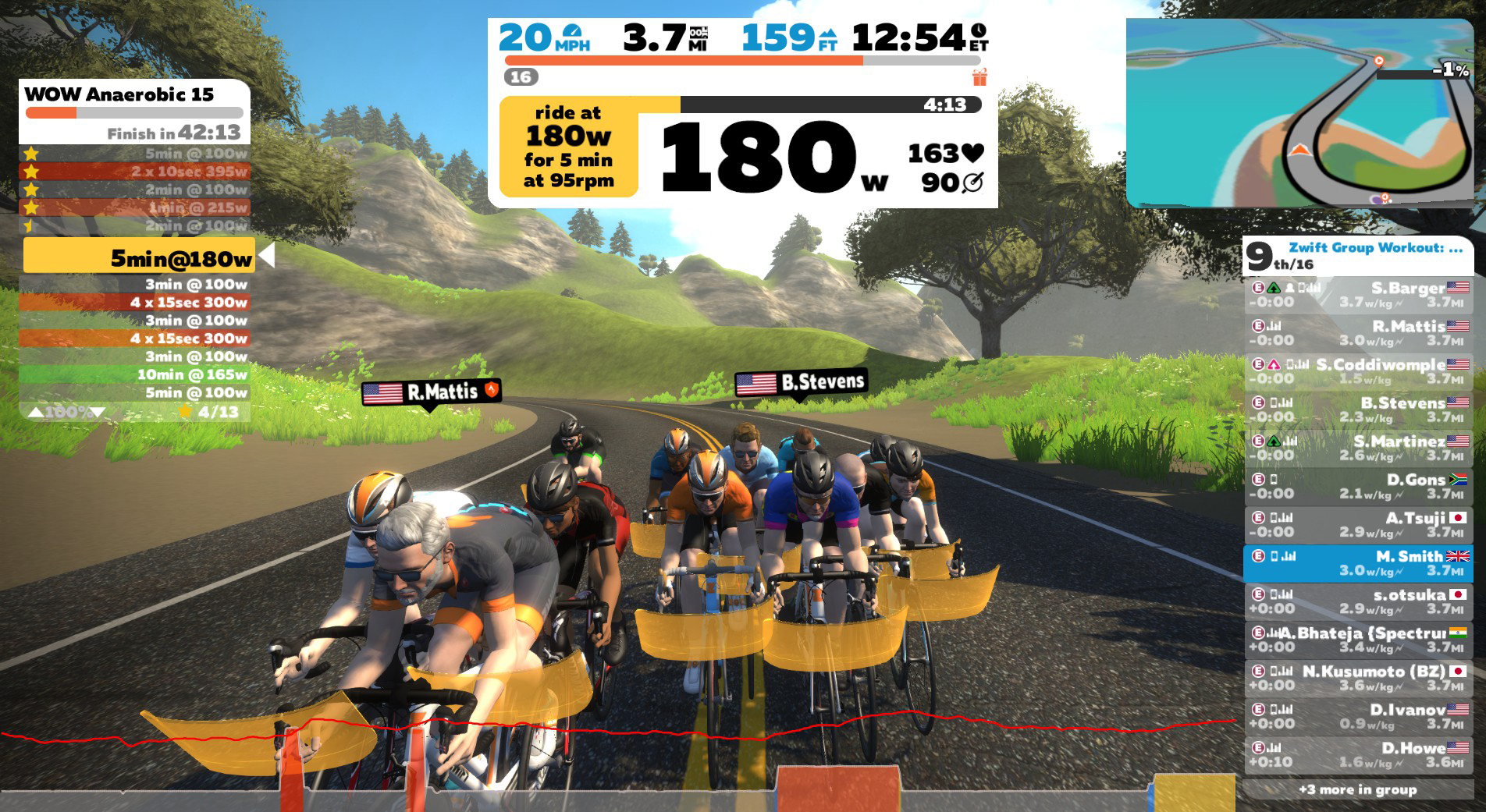Select S.Martinez from the nearby riders

(1358, 448)
